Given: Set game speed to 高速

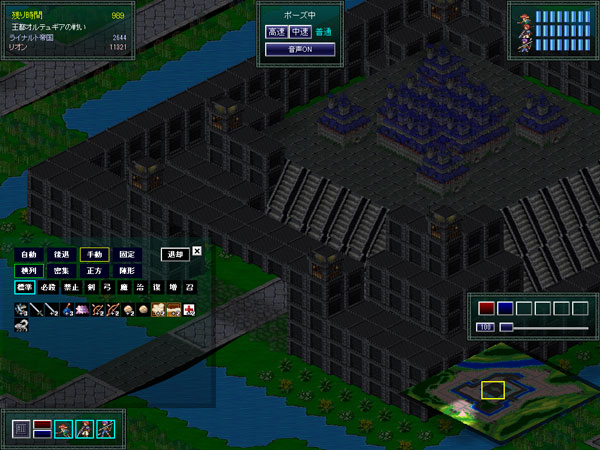Looking at the screenshot, I should pos(276,32).
